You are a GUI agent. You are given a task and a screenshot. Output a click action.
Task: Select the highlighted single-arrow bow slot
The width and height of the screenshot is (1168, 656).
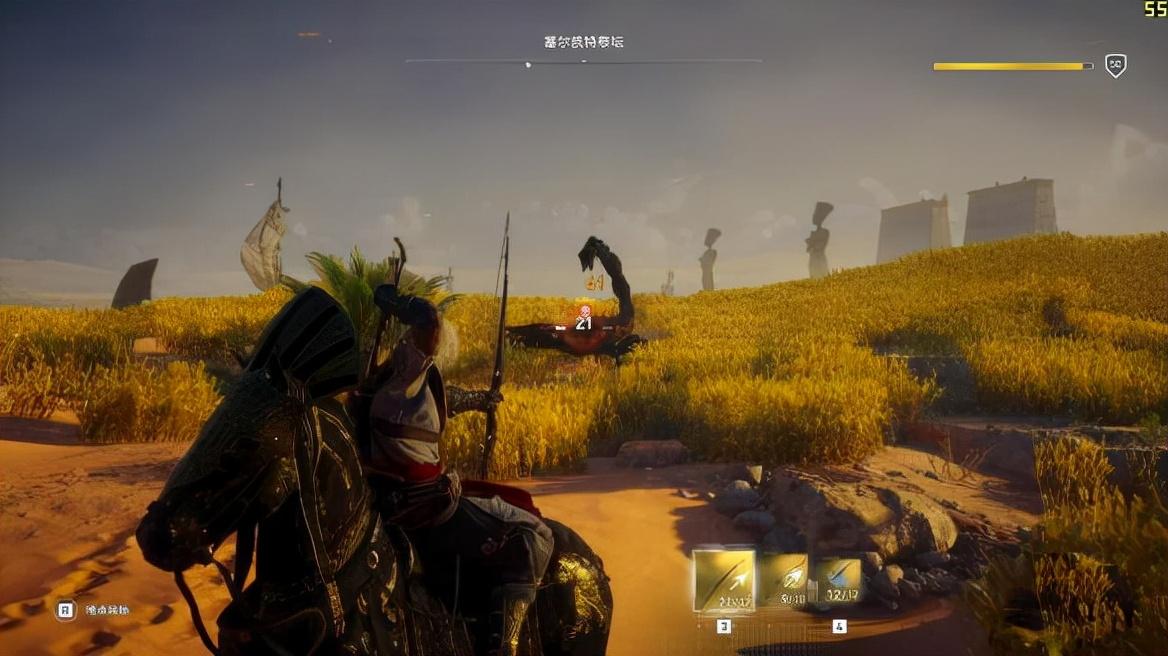tap(724, 580)
